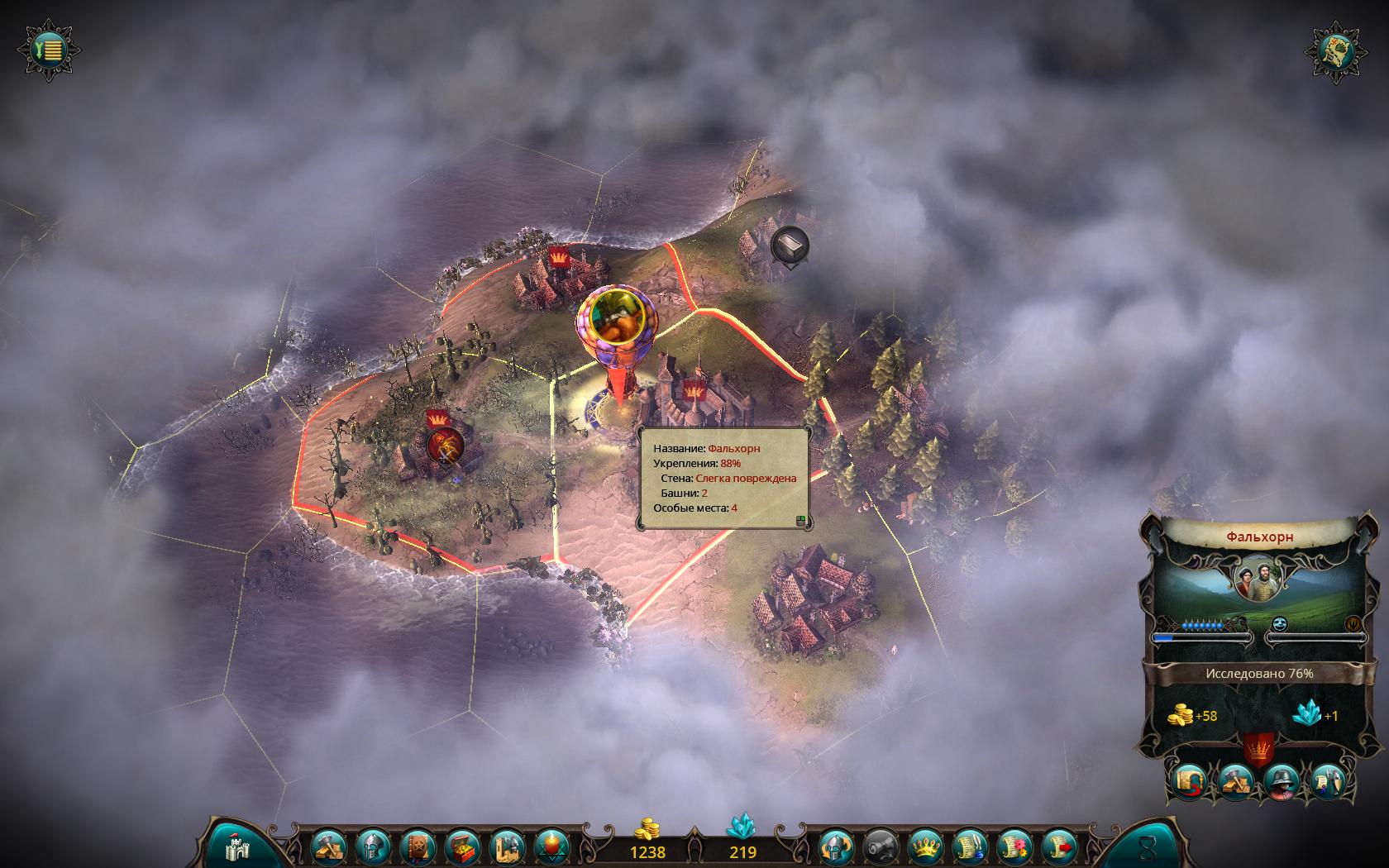Open the scroll with quill icon
The image size is (1389, 868).
click(970, 847)
